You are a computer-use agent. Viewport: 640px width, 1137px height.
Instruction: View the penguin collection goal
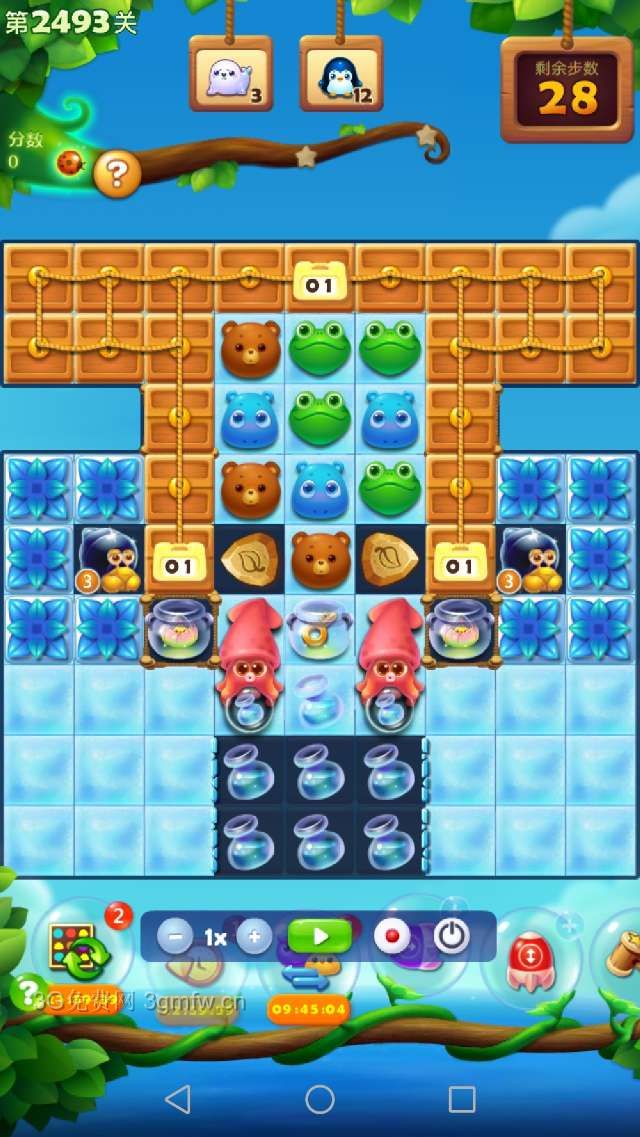(341, 75)
